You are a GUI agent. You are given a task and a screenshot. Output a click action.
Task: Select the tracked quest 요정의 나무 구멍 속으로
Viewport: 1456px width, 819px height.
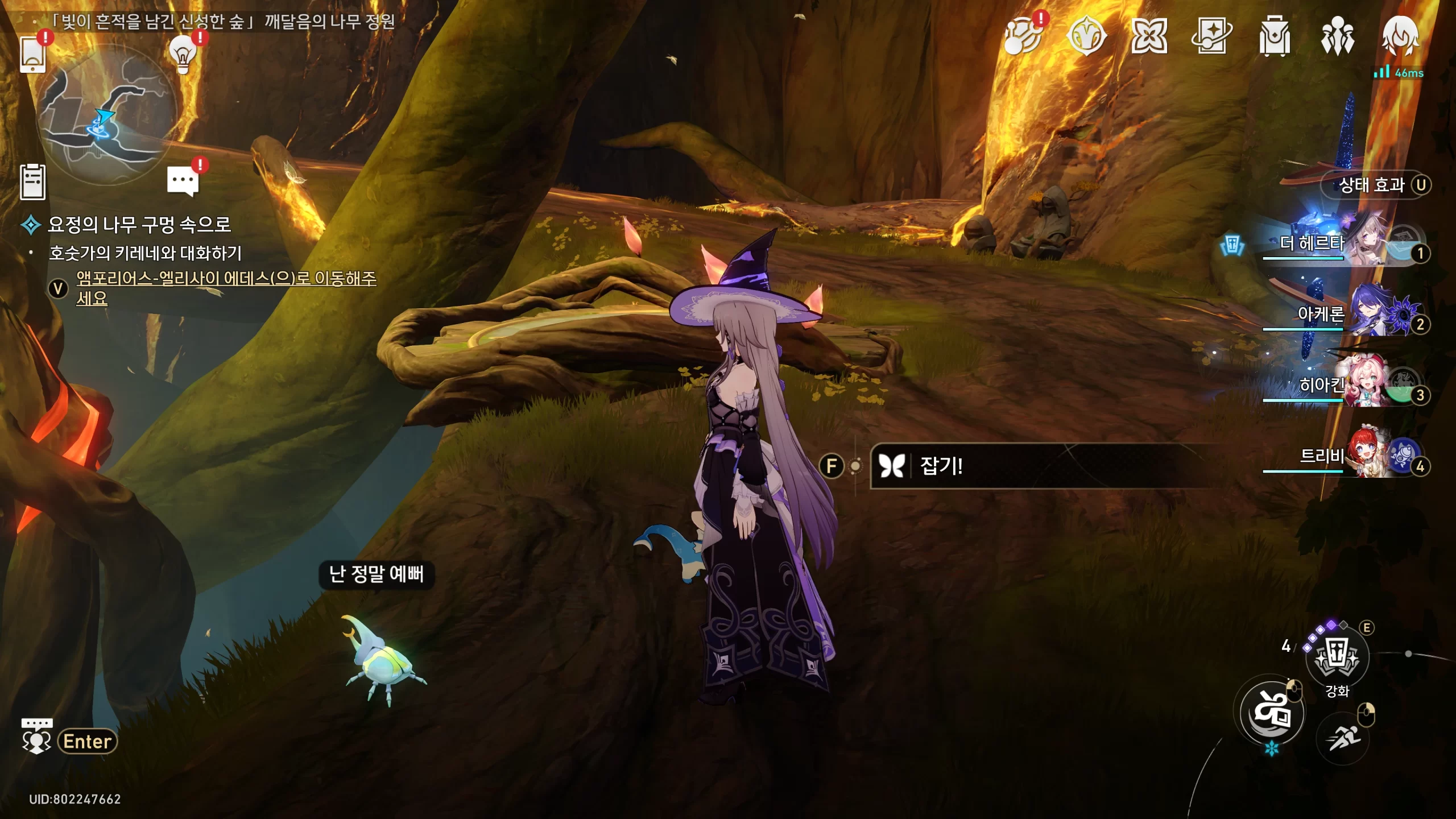pos(139,225)
